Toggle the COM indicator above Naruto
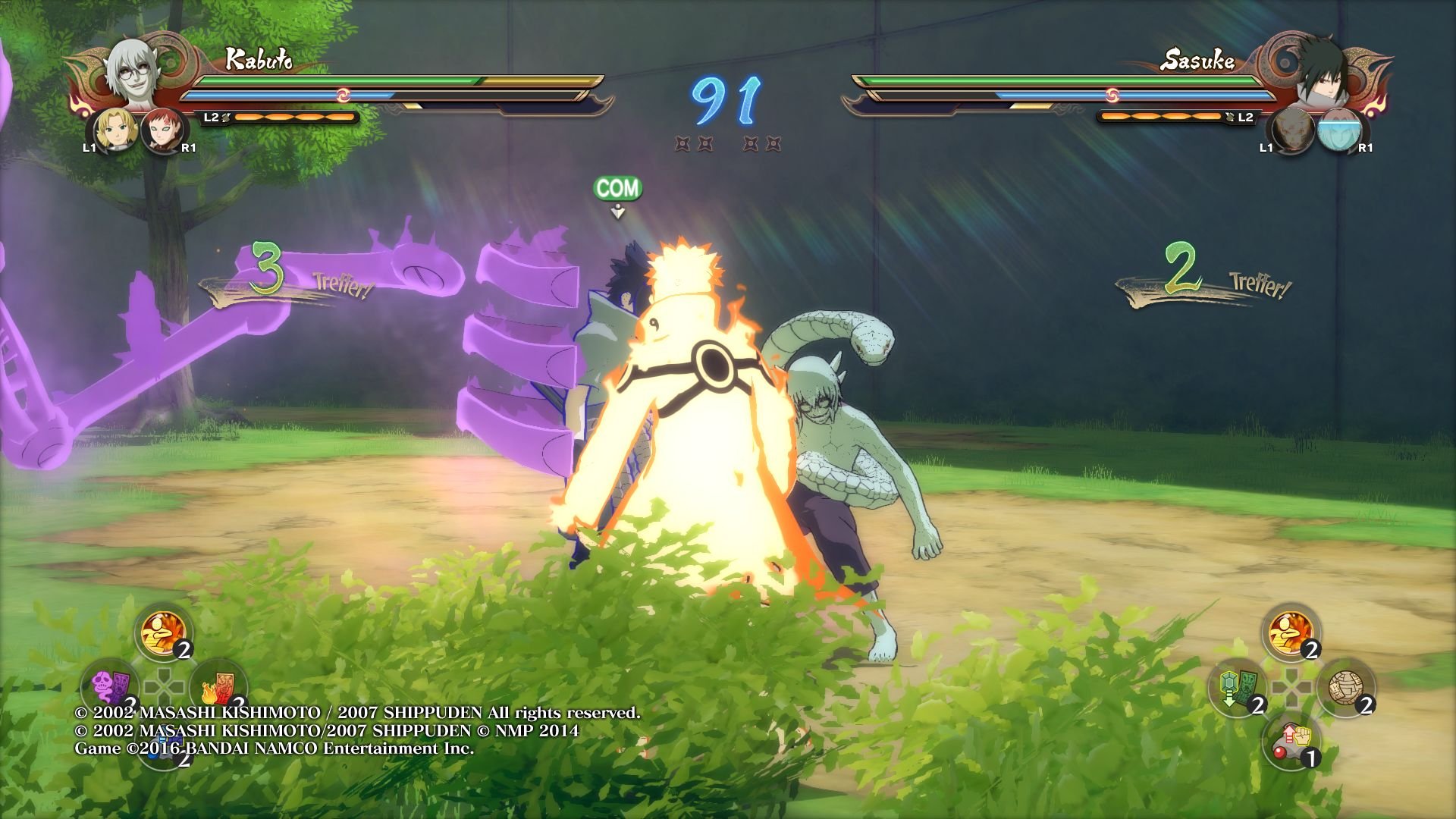The width and height of the screenshot is (1456, 819). click(619, 187)
